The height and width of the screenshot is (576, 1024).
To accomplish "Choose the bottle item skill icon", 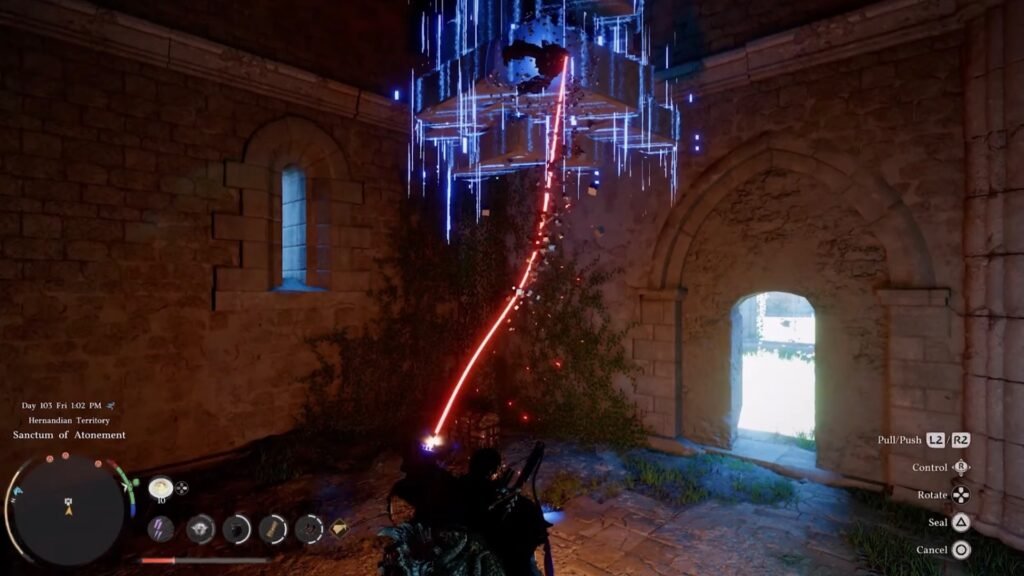I will 272,529.
